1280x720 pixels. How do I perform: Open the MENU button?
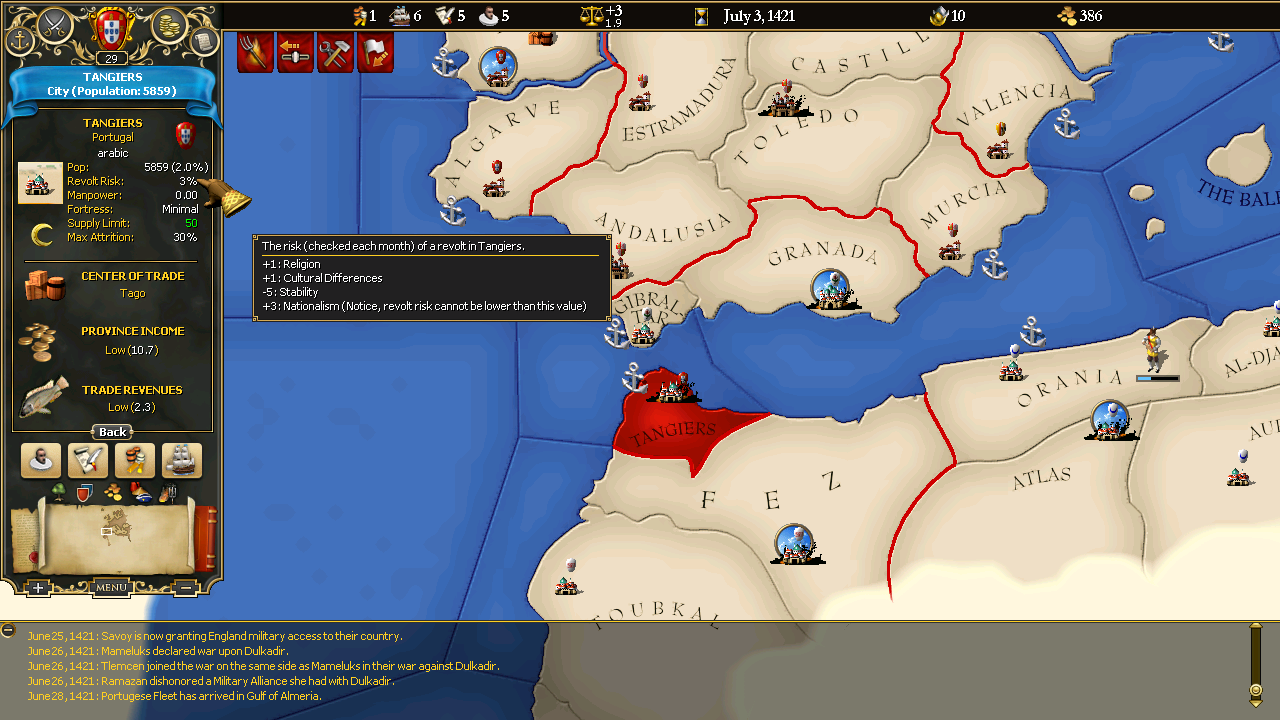pyautogui.click(x=111, y=588)
